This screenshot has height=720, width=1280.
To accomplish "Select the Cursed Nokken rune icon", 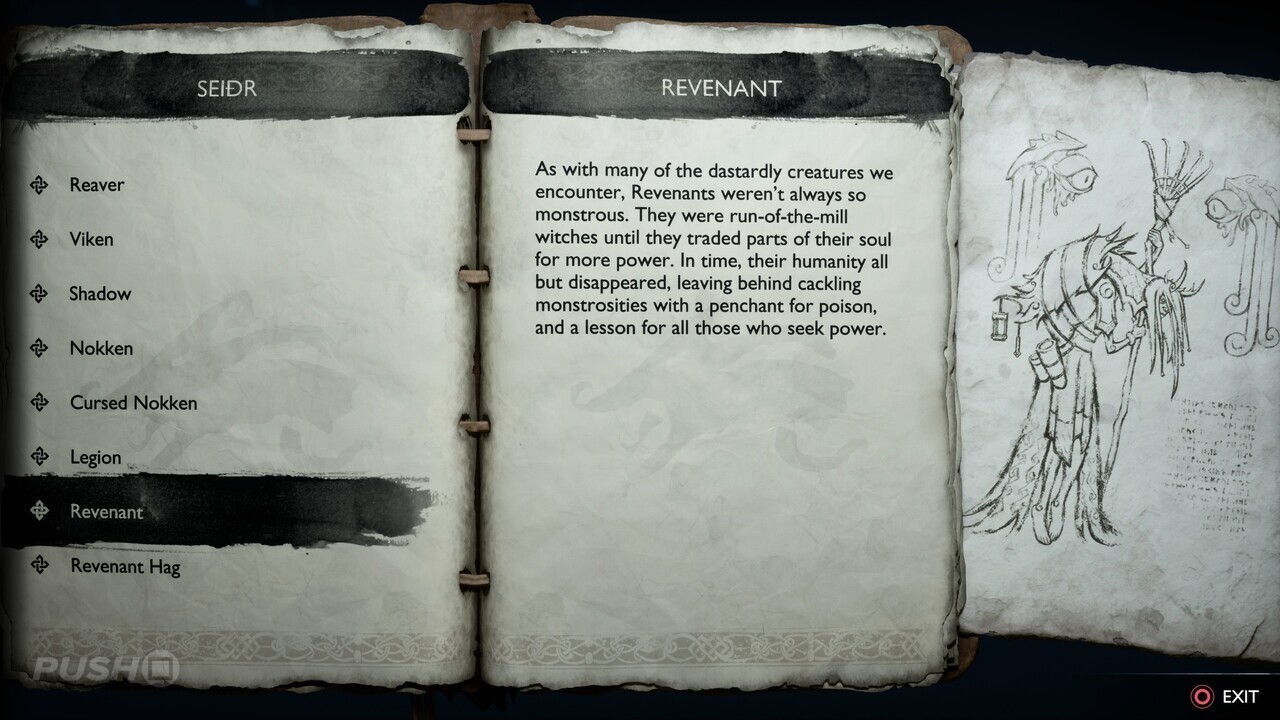I will [x=40, y=402].
